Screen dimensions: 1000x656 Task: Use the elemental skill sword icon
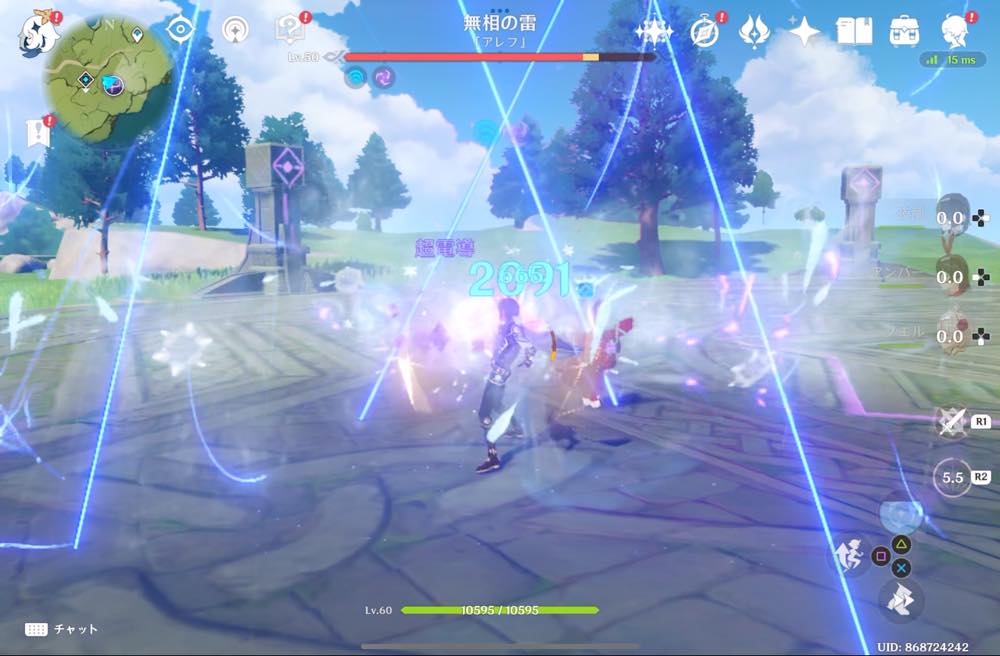click(x=950, y=421)
